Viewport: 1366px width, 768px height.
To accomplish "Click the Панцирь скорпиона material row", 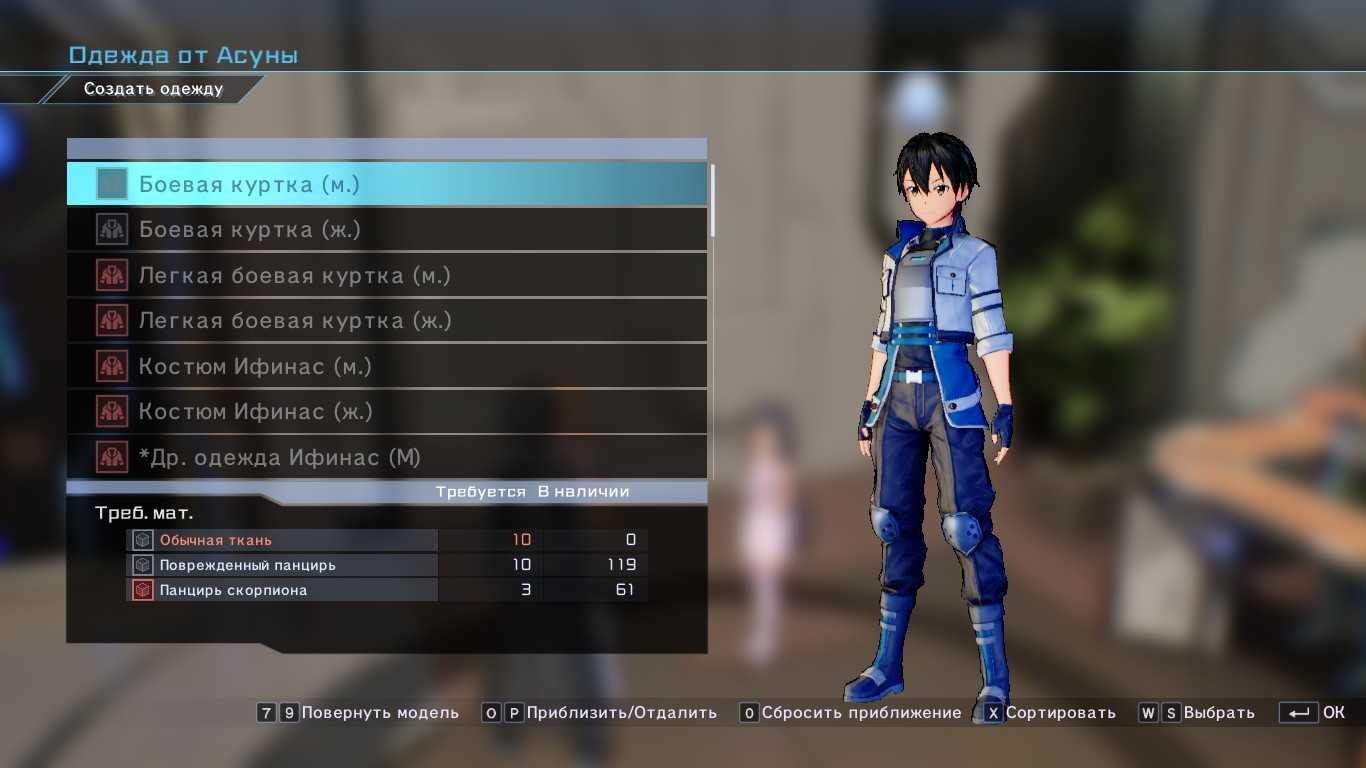I will click(x=386, y=590).
